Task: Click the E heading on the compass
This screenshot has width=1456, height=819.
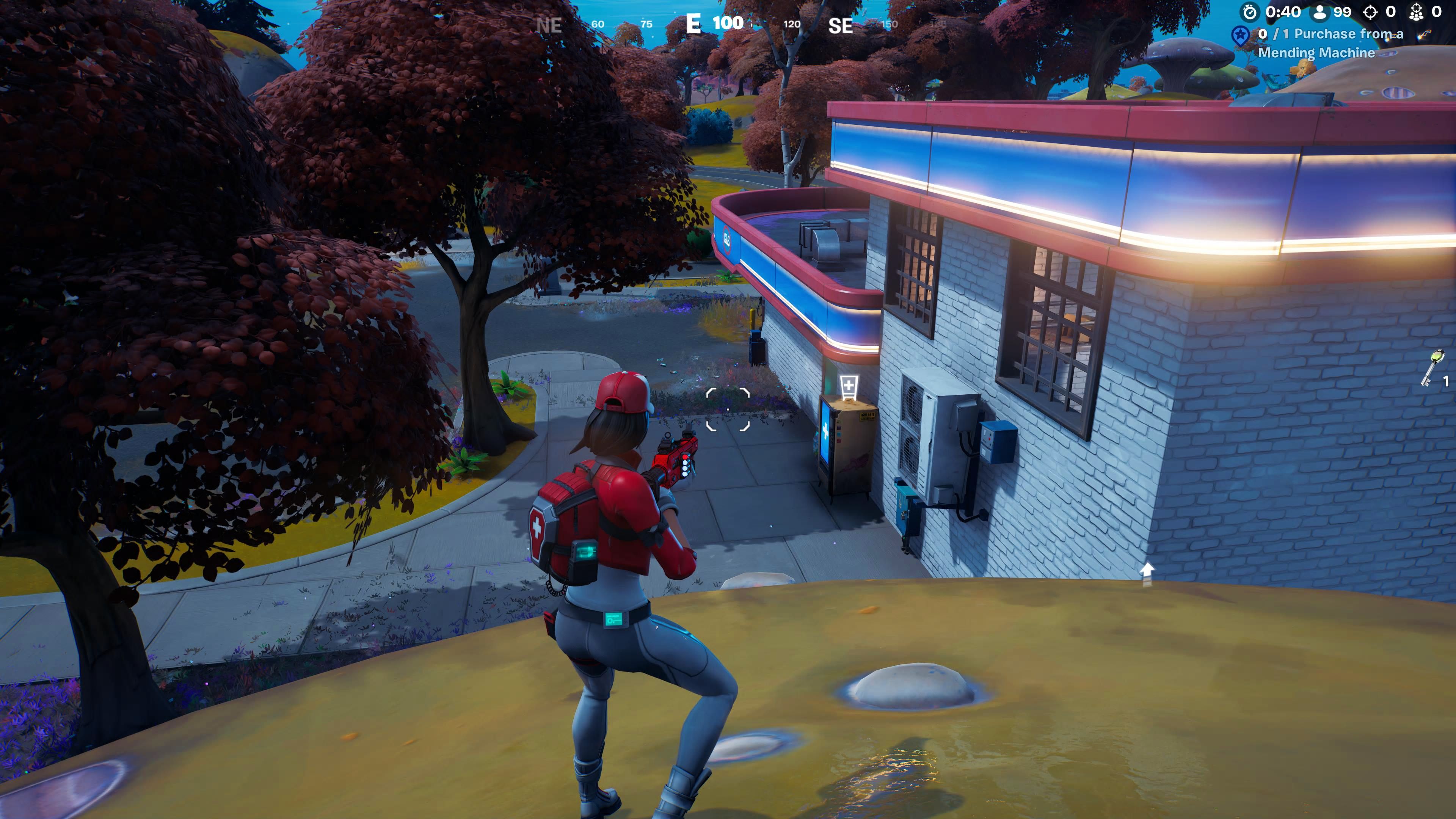Action: tap(693, 24)
